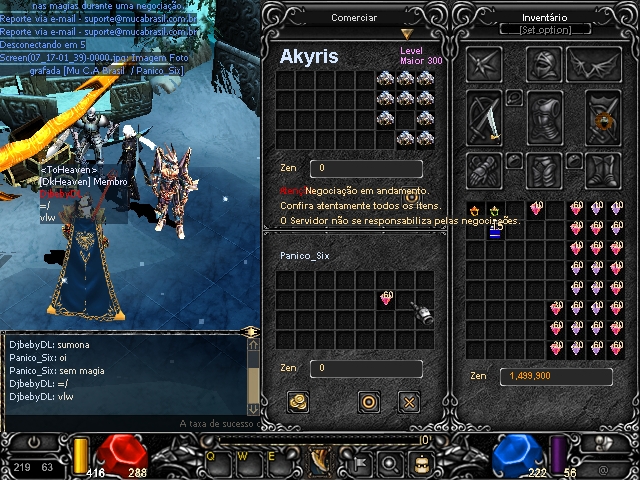Select the sword in the weapon slot

click(486, 118)
